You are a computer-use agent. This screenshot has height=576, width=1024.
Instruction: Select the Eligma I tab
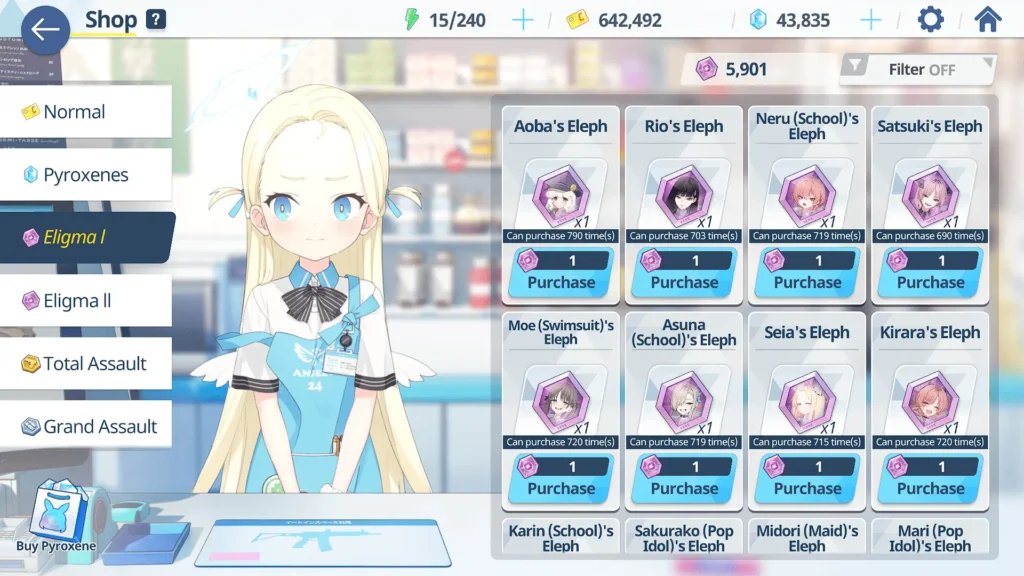pyautogui.click(x=85, y=238)
